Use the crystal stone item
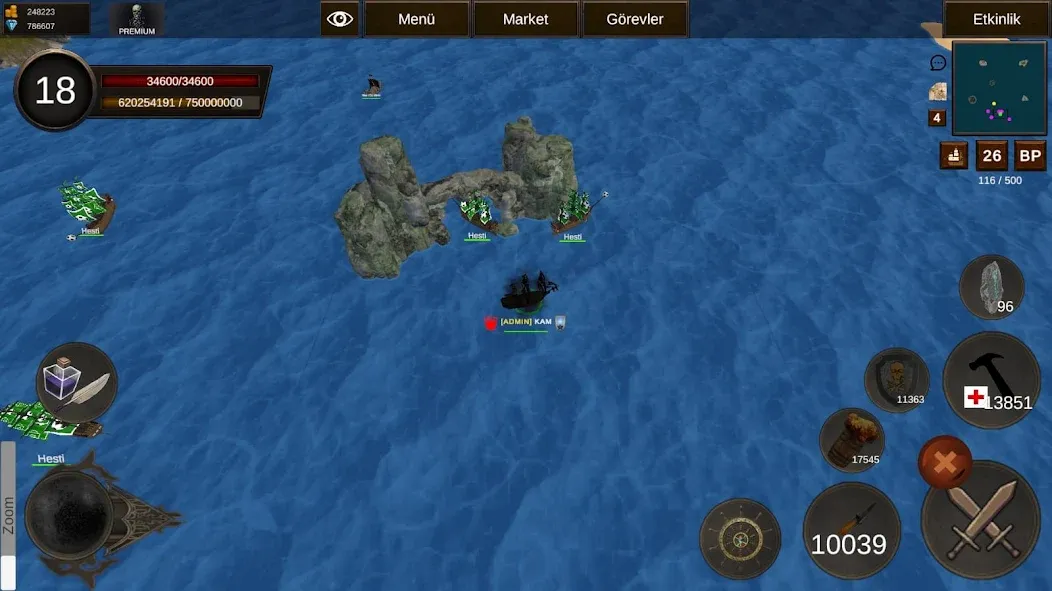Image resolution: width=1052 pixels, height=591 pixels. tap(991, 288)
